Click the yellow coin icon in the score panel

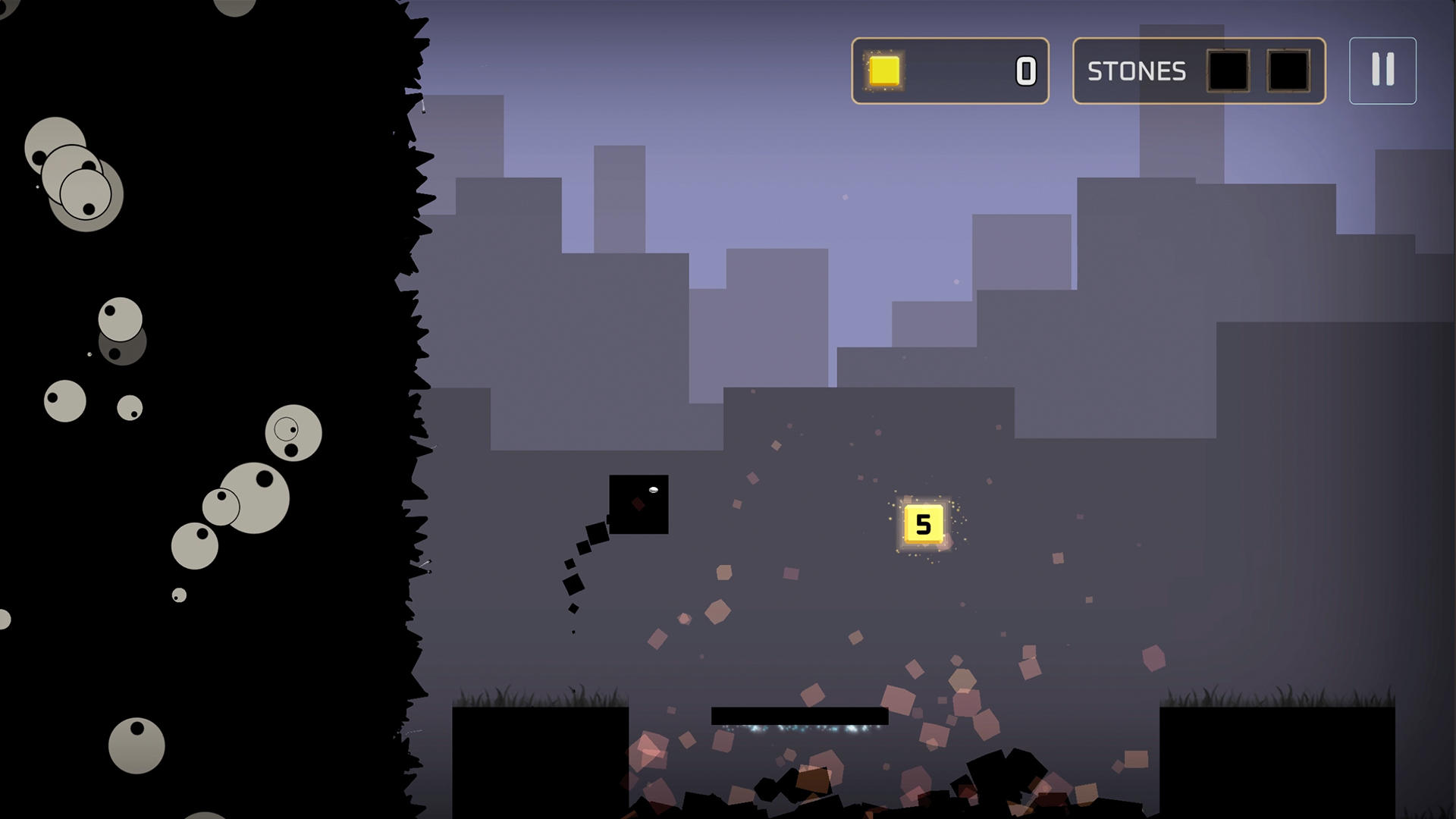[883, 71]
